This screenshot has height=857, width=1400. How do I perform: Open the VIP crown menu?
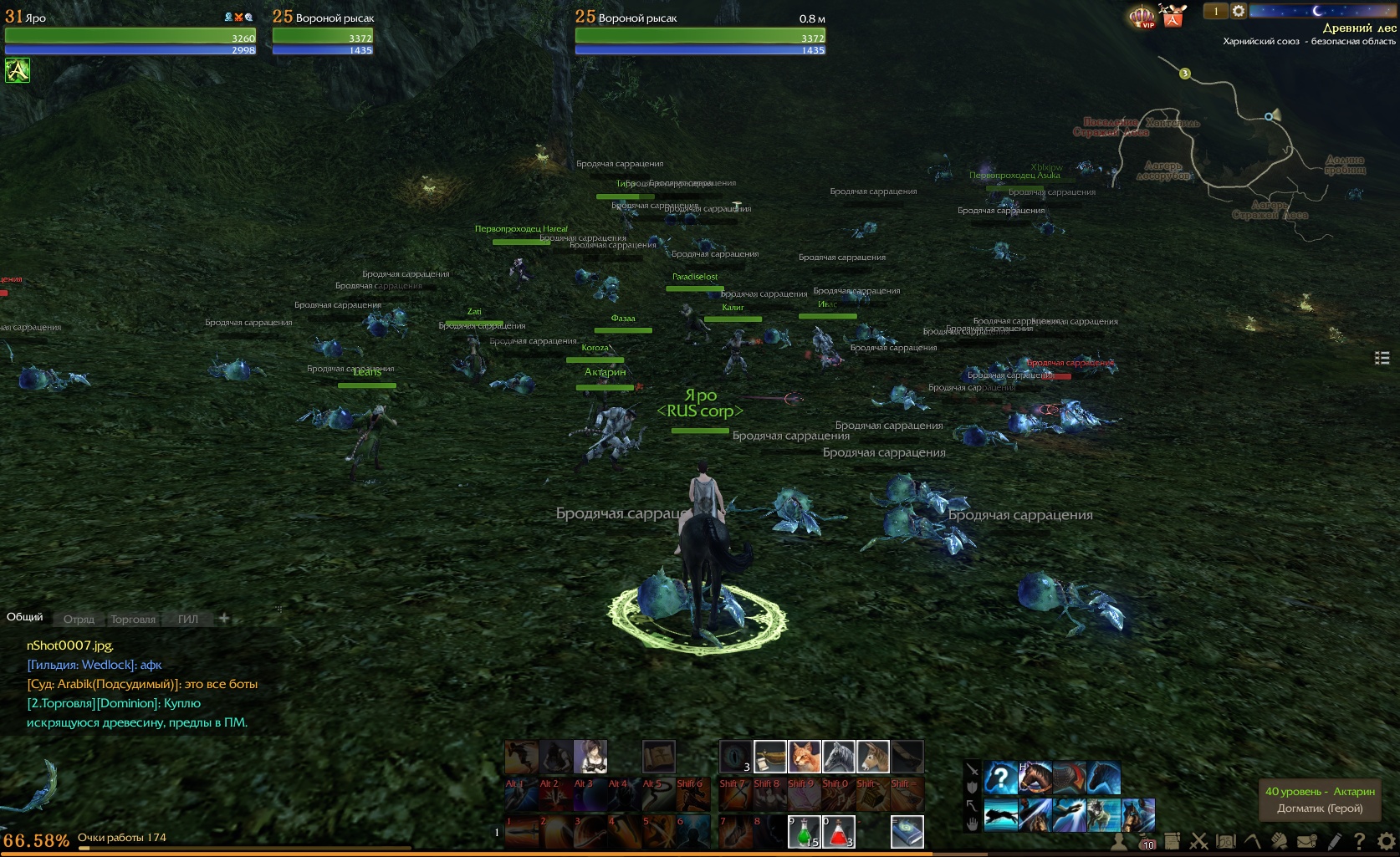[1142, 16]
